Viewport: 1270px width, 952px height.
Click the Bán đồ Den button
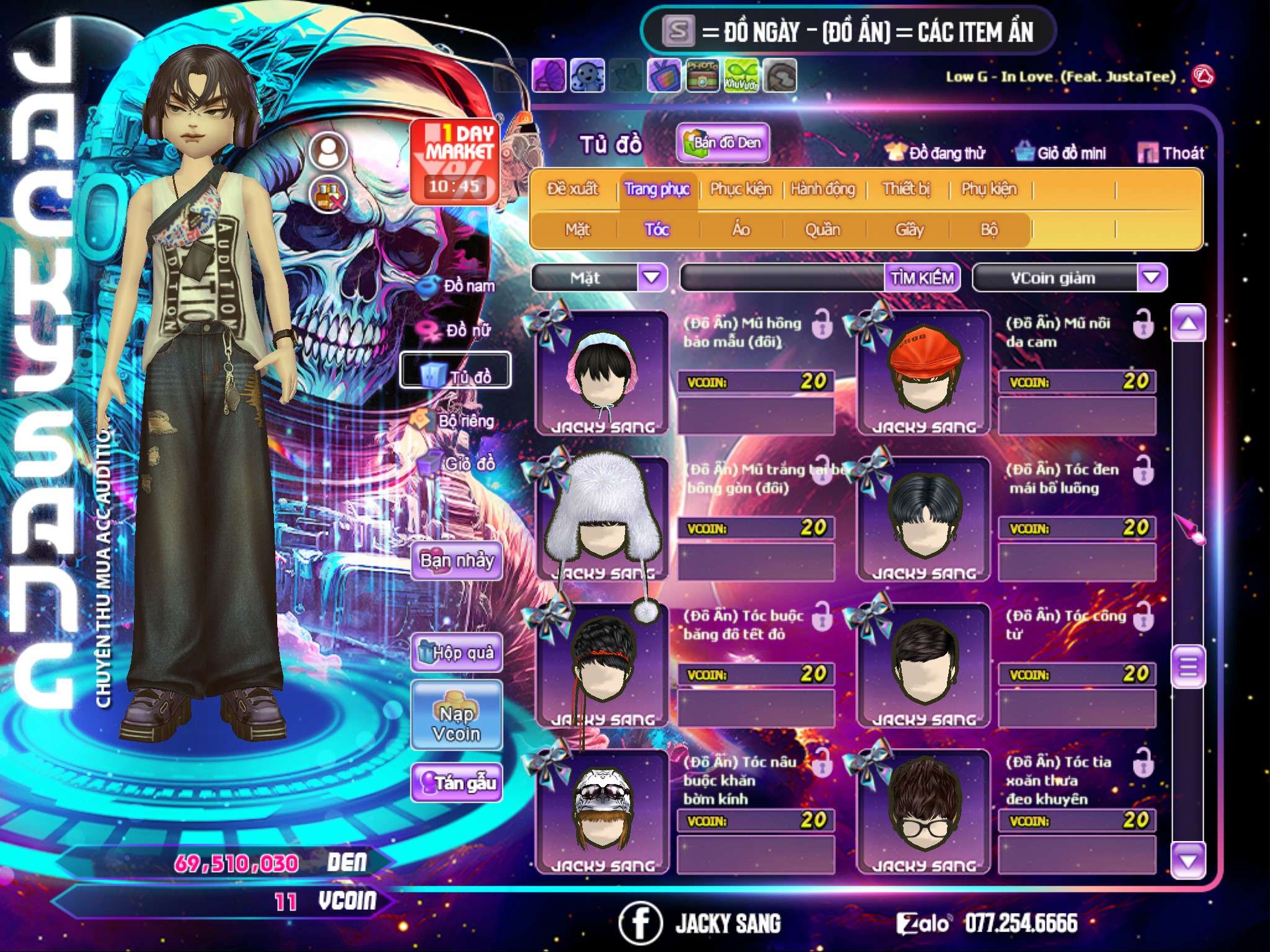(x=722, y=143)
